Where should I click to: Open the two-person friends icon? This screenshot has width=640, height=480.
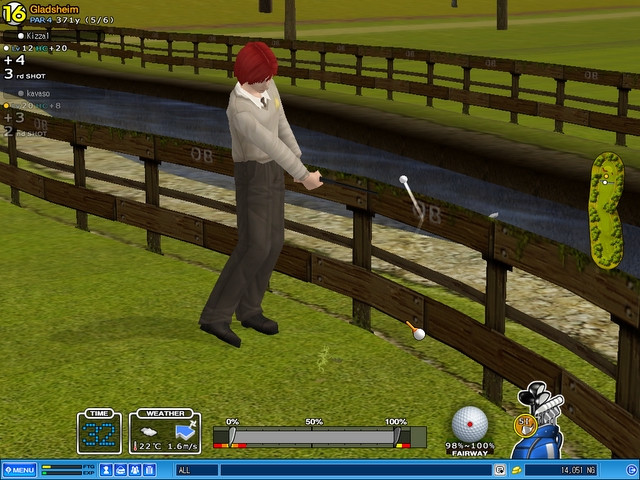click(x=135, y=470)
